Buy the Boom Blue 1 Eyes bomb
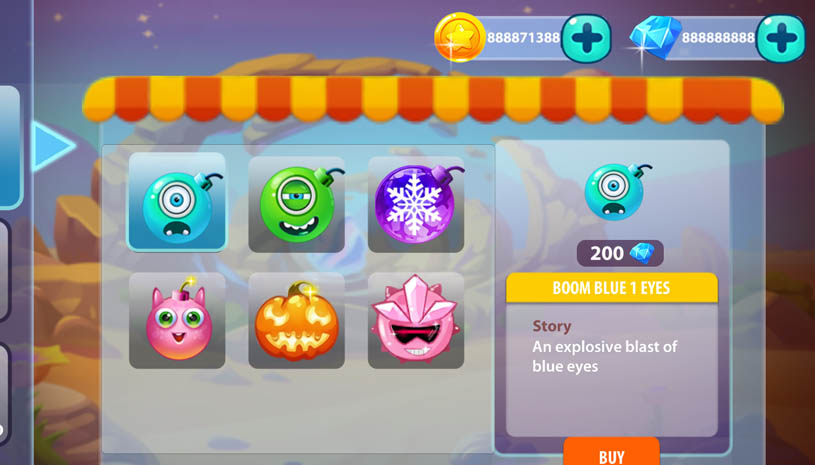 [611, 453]
